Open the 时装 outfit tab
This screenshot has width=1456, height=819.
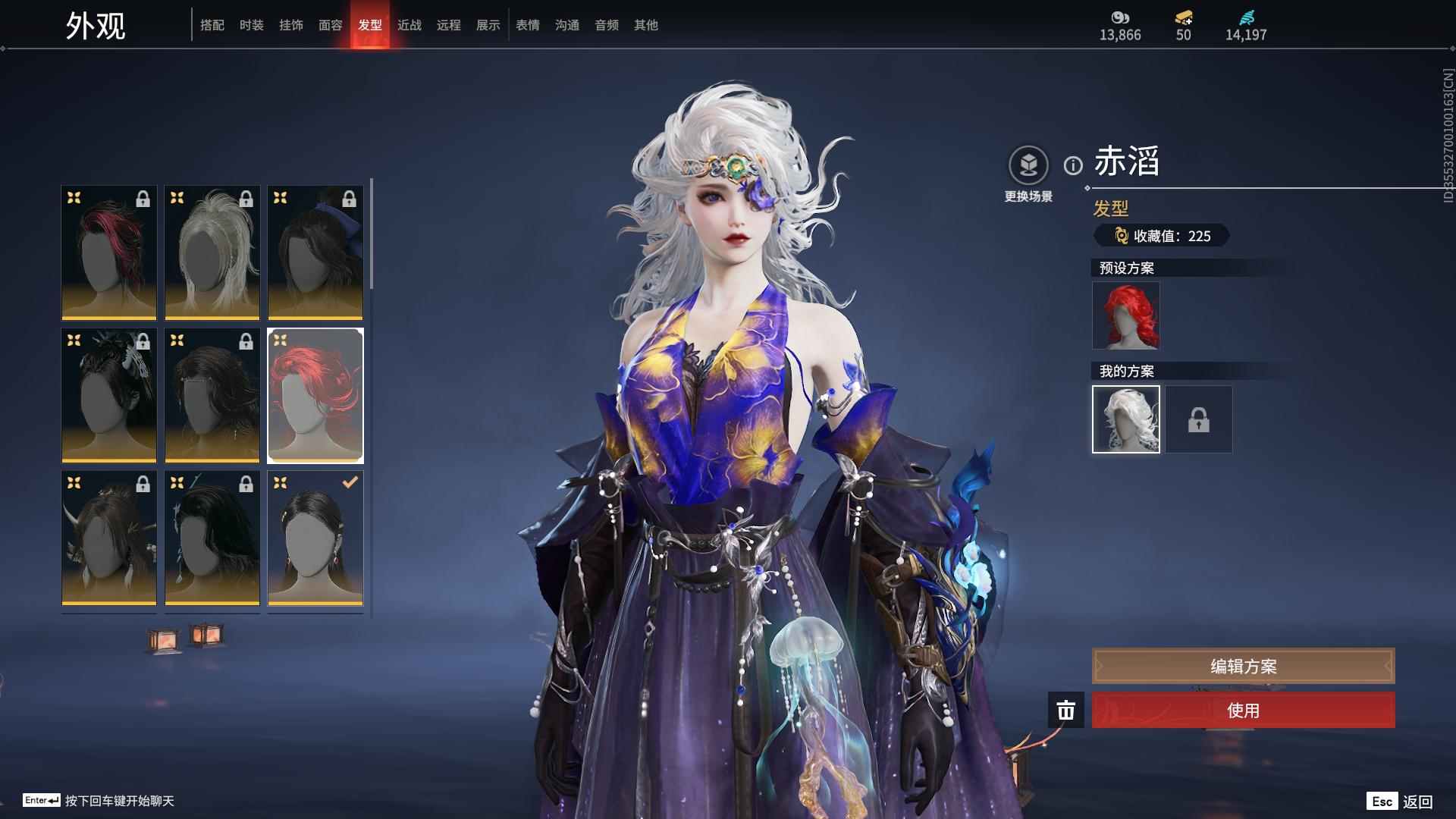click(252, 25)
